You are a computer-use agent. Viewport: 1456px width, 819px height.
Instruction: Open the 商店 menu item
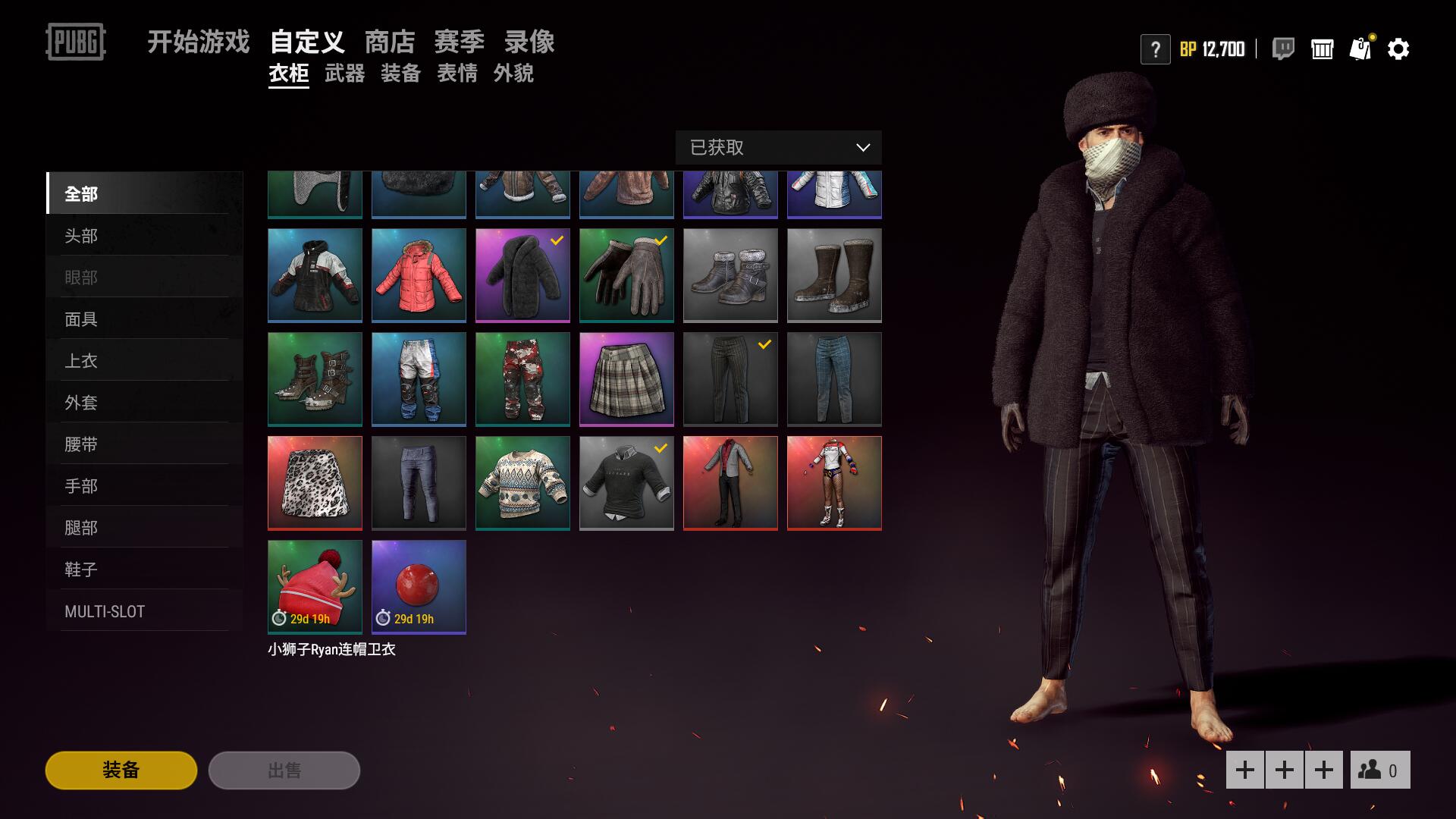391,42
